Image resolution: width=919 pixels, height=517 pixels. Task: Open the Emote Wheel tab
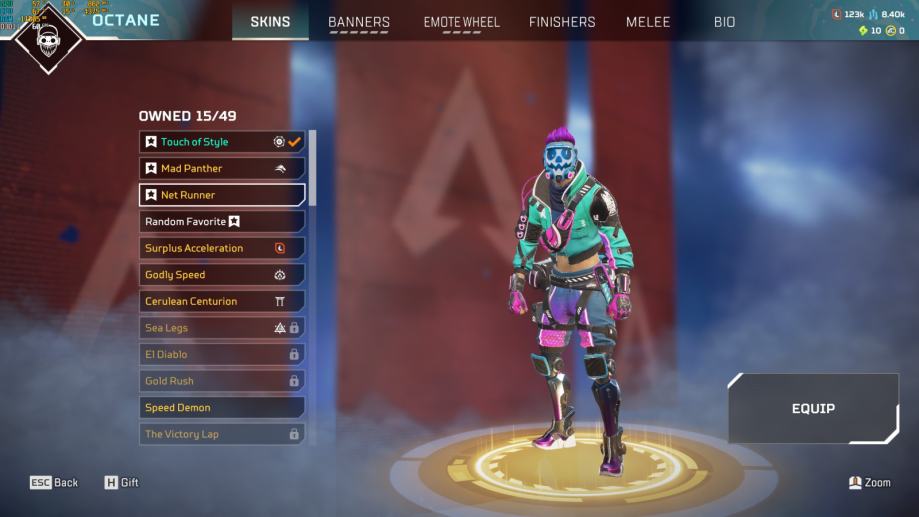460,22
